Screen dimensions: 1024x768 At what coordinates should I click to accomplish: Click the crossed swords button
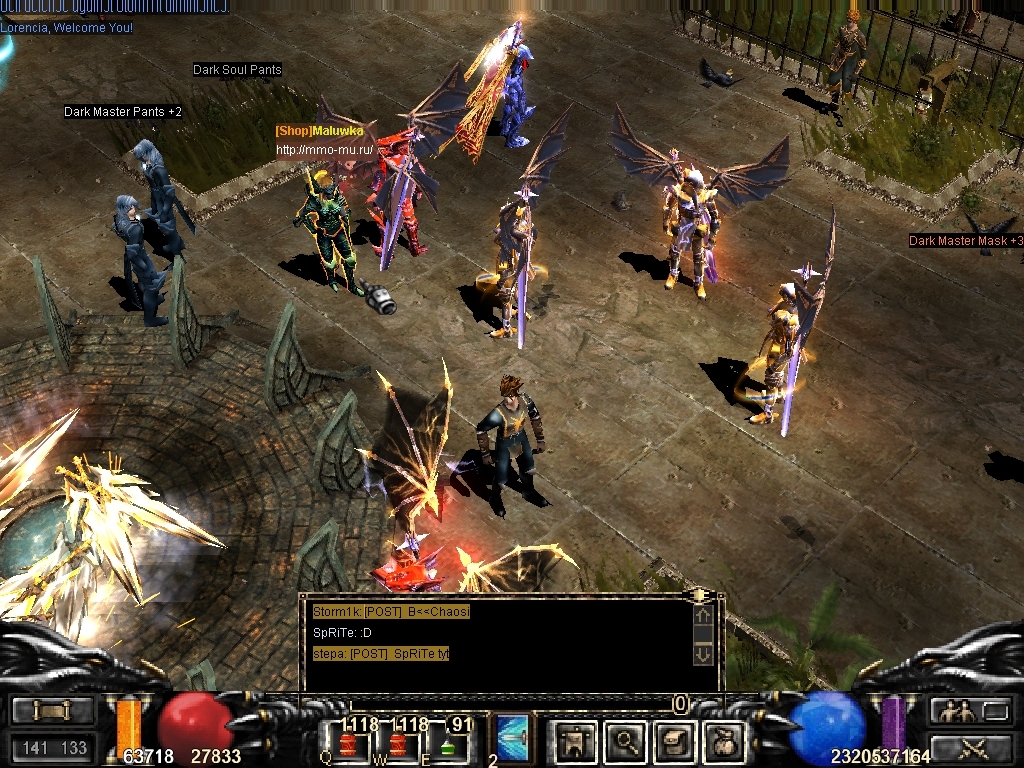coord(971,746)
